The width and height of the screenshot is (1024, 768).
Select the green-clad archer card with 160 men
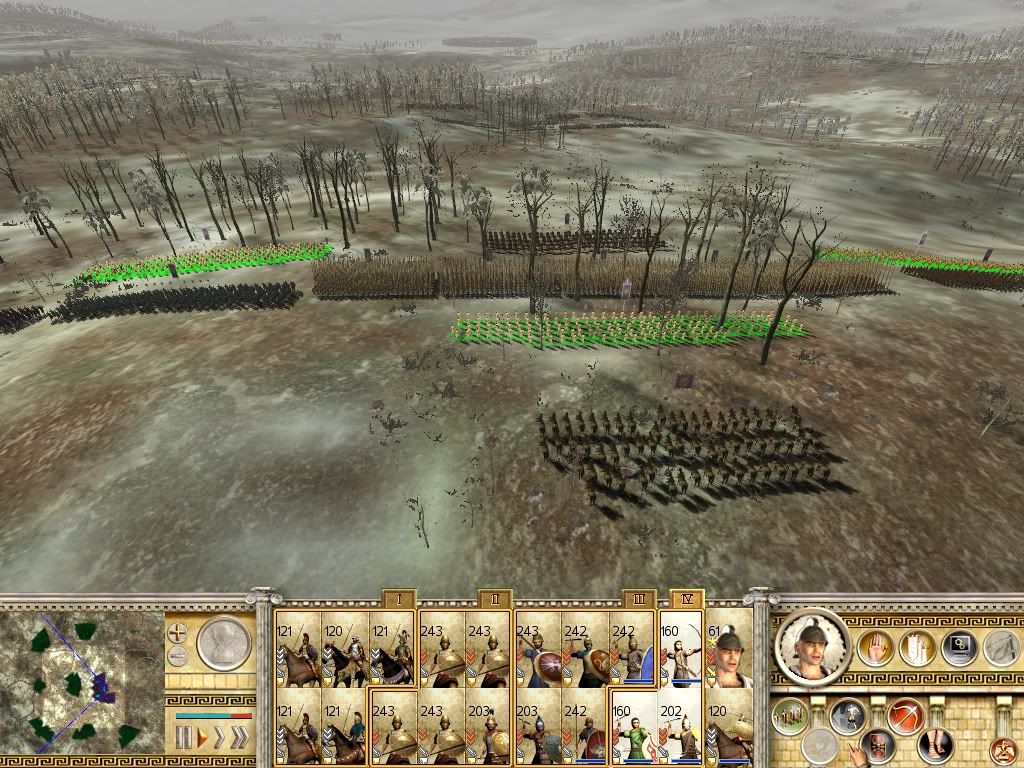(x=635, y=726)
